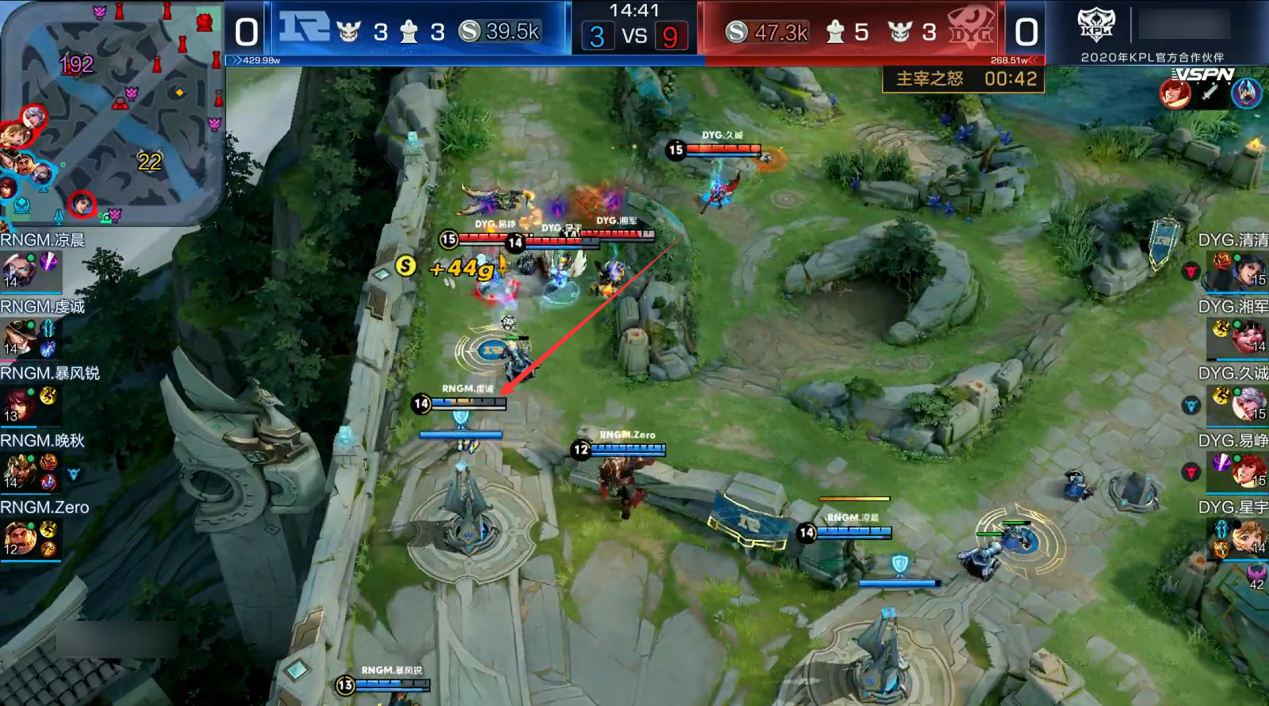Screen dimensions: 1269x706
Task: Click the 主宰之怒 objective timer banner
Action: (x=963, y=79)
